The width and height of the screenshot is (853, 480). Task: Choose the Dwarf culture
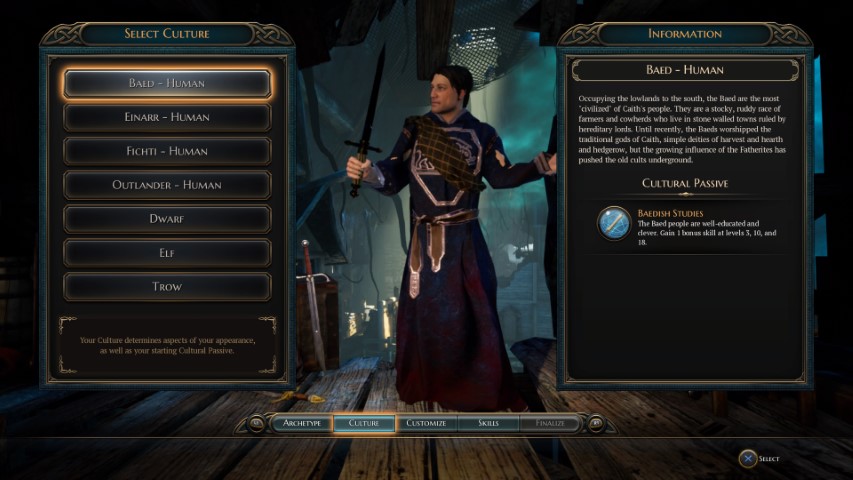[167, 219]
